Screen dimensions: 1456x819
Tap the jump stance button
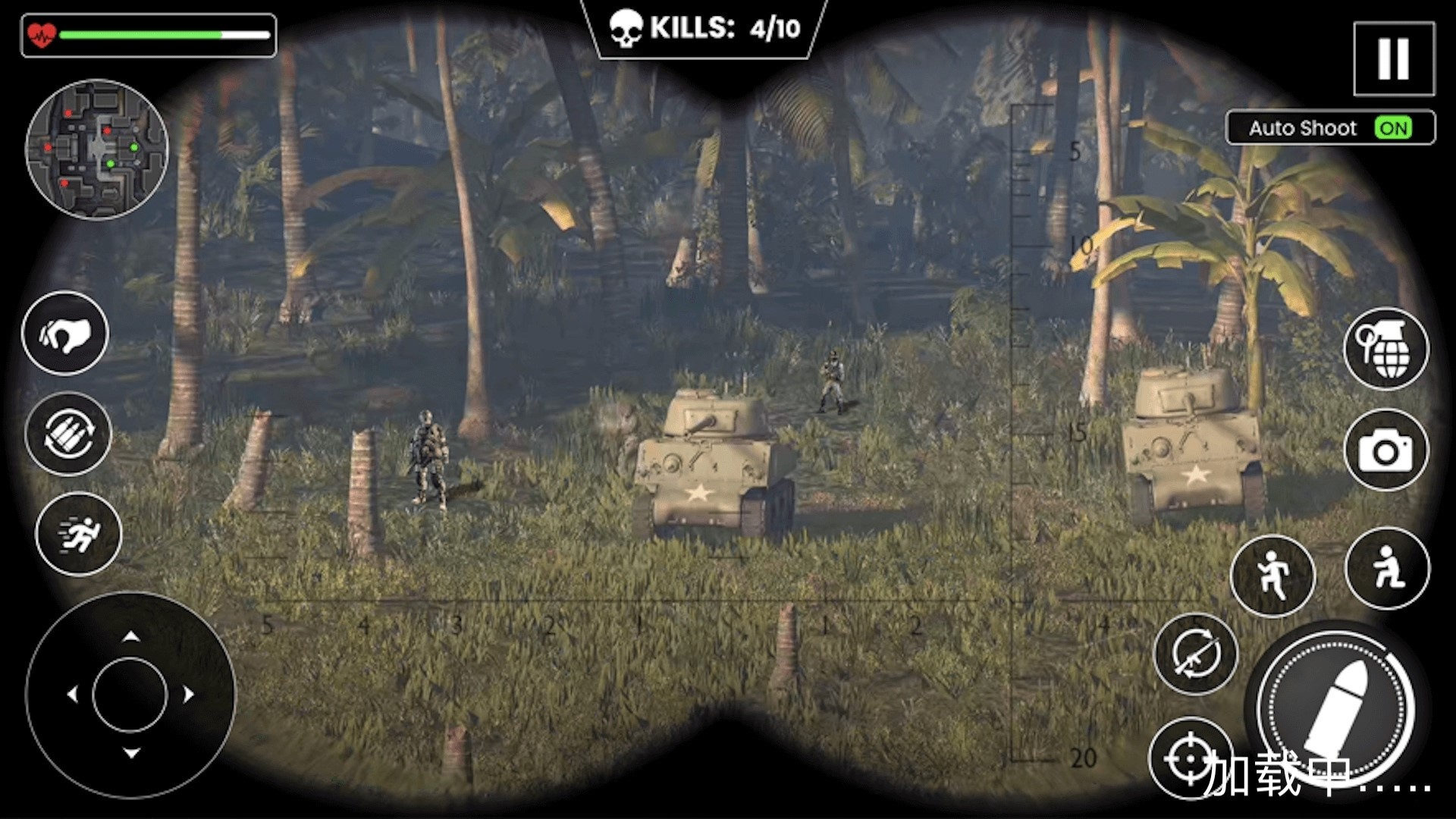pyautogui.click(x=1272, y=576)
